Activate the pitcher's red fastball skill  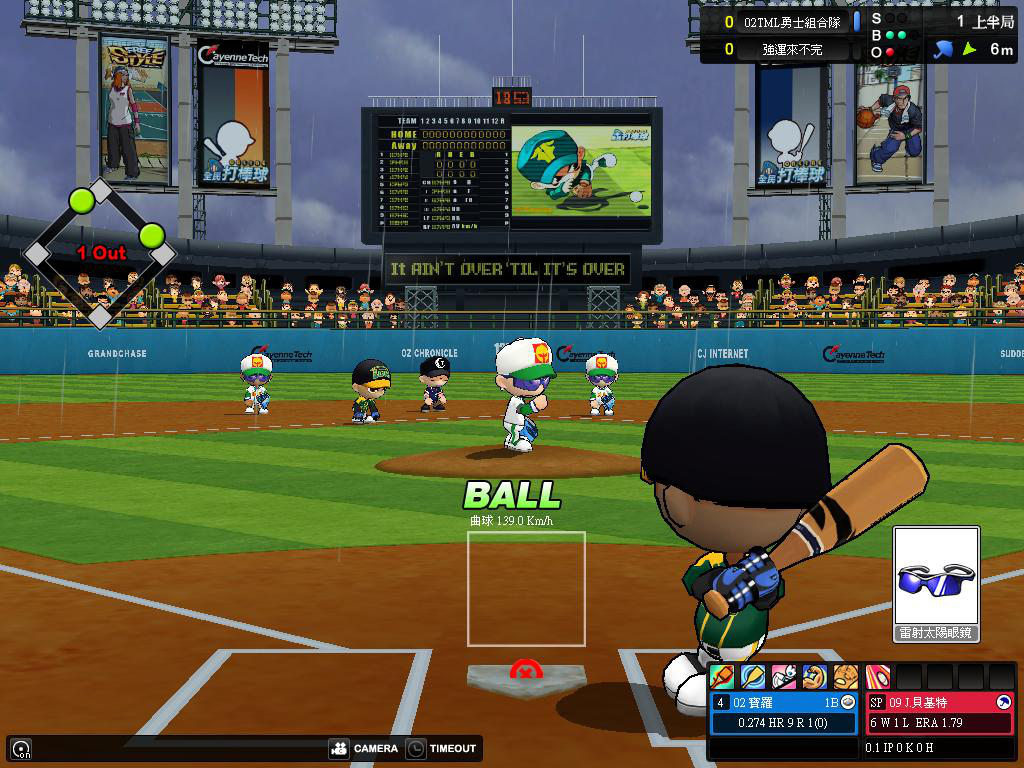pyautogui.click(x=878, y=677)
